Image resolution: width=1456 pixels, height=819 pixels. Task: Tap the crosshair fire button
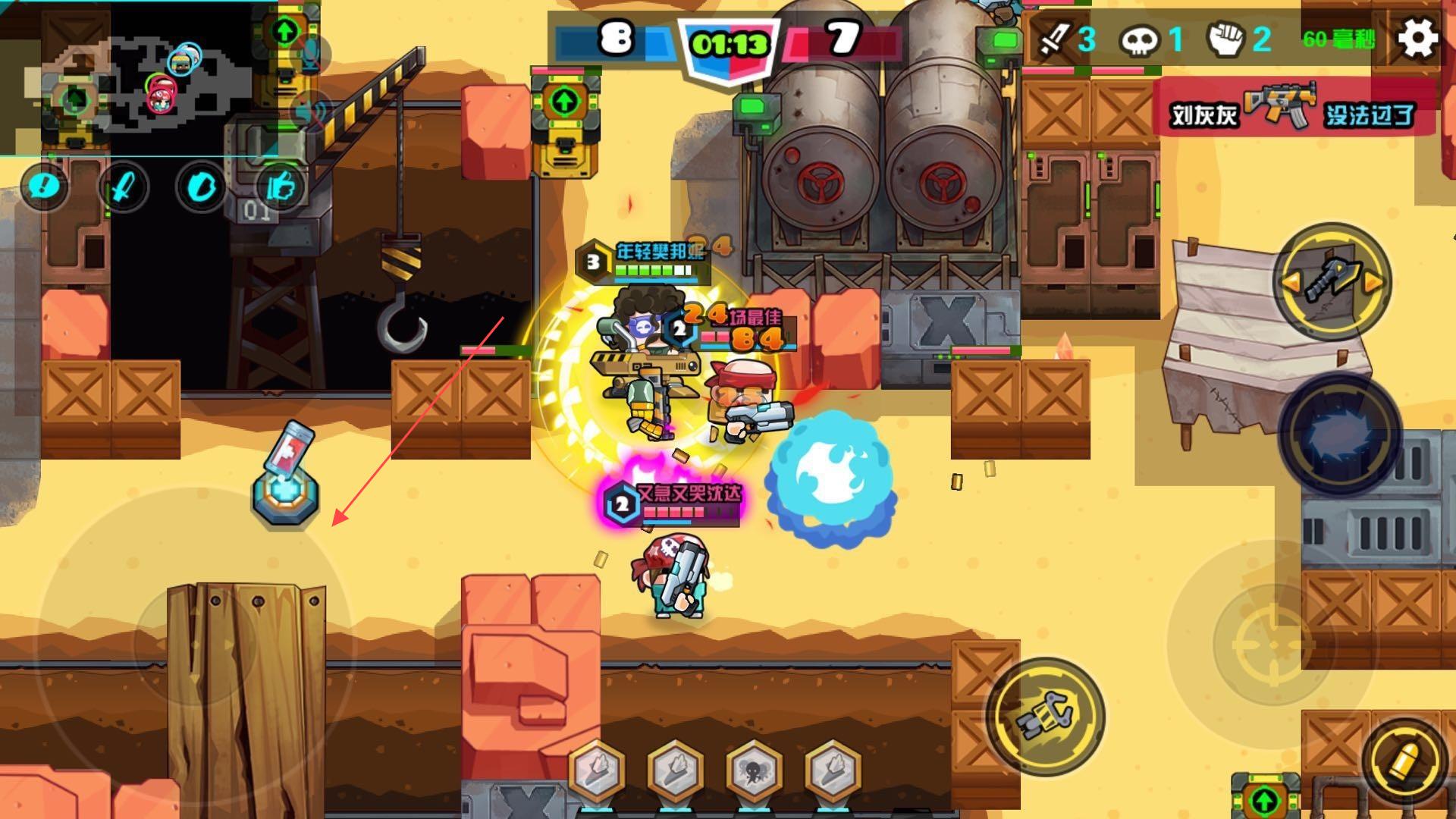point(1272,643)
